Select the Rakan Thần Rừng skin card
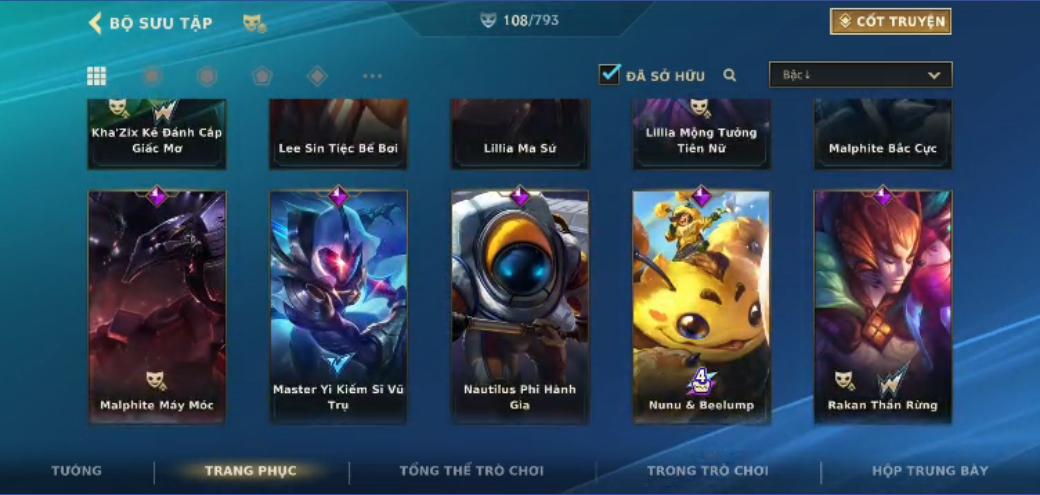The width and height of the screenshot is (1040, 495). tap(883, 306)
